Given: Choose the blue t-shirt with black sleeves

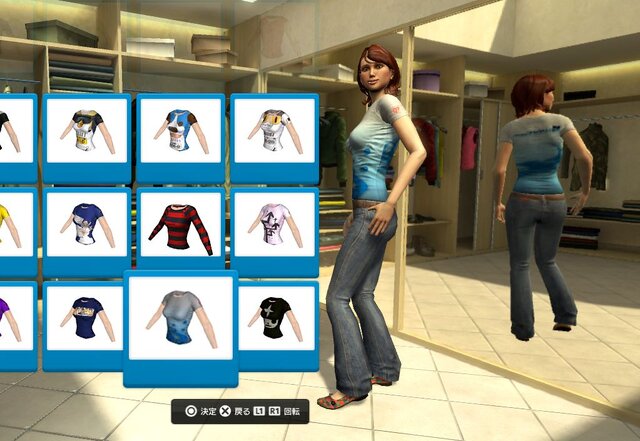Looking at the screenshot, I should [181, 131].
